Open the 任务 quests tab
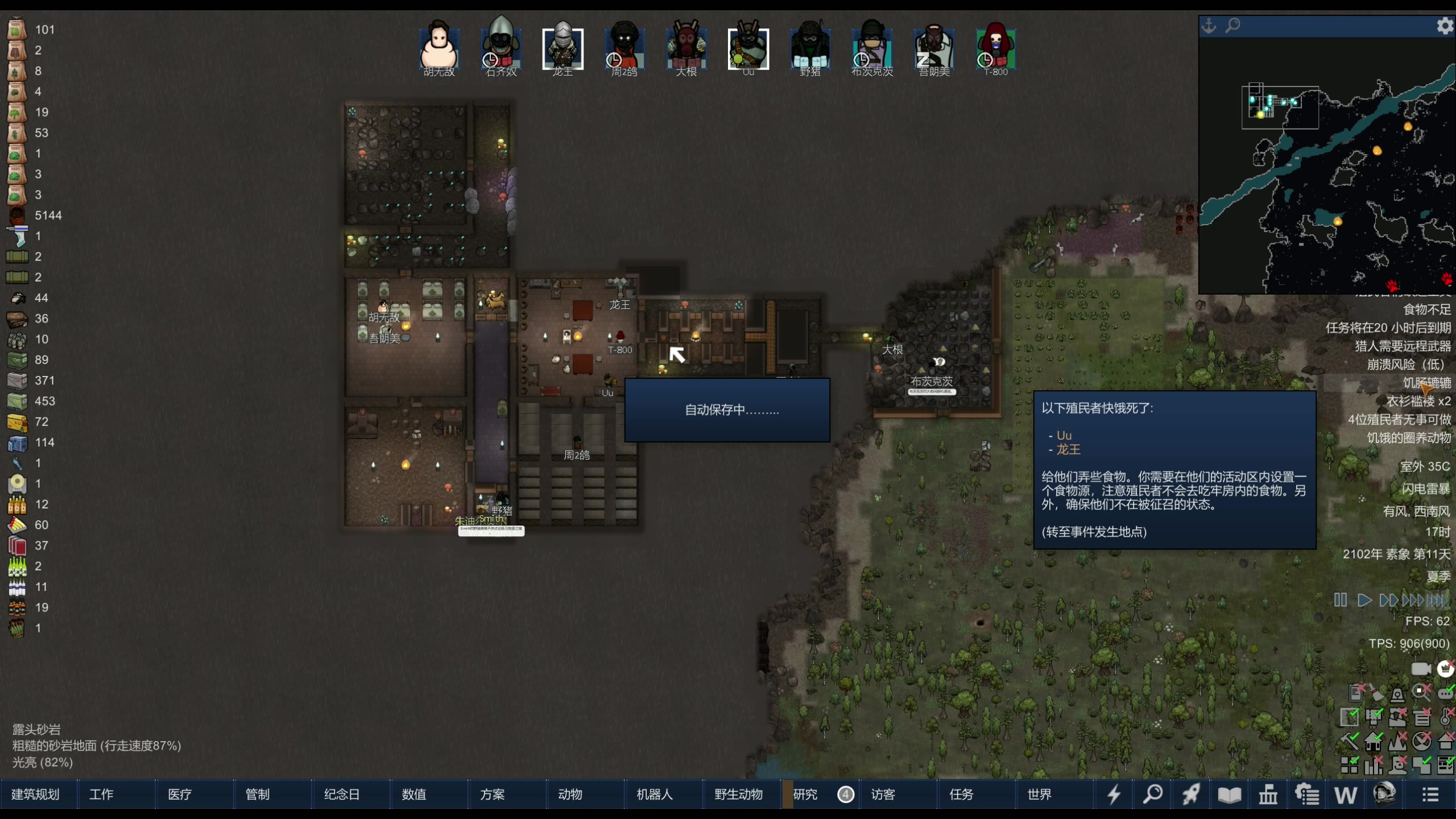This screenshot has height=819, width=1456. pyautogui.click(x=961, y=794)
